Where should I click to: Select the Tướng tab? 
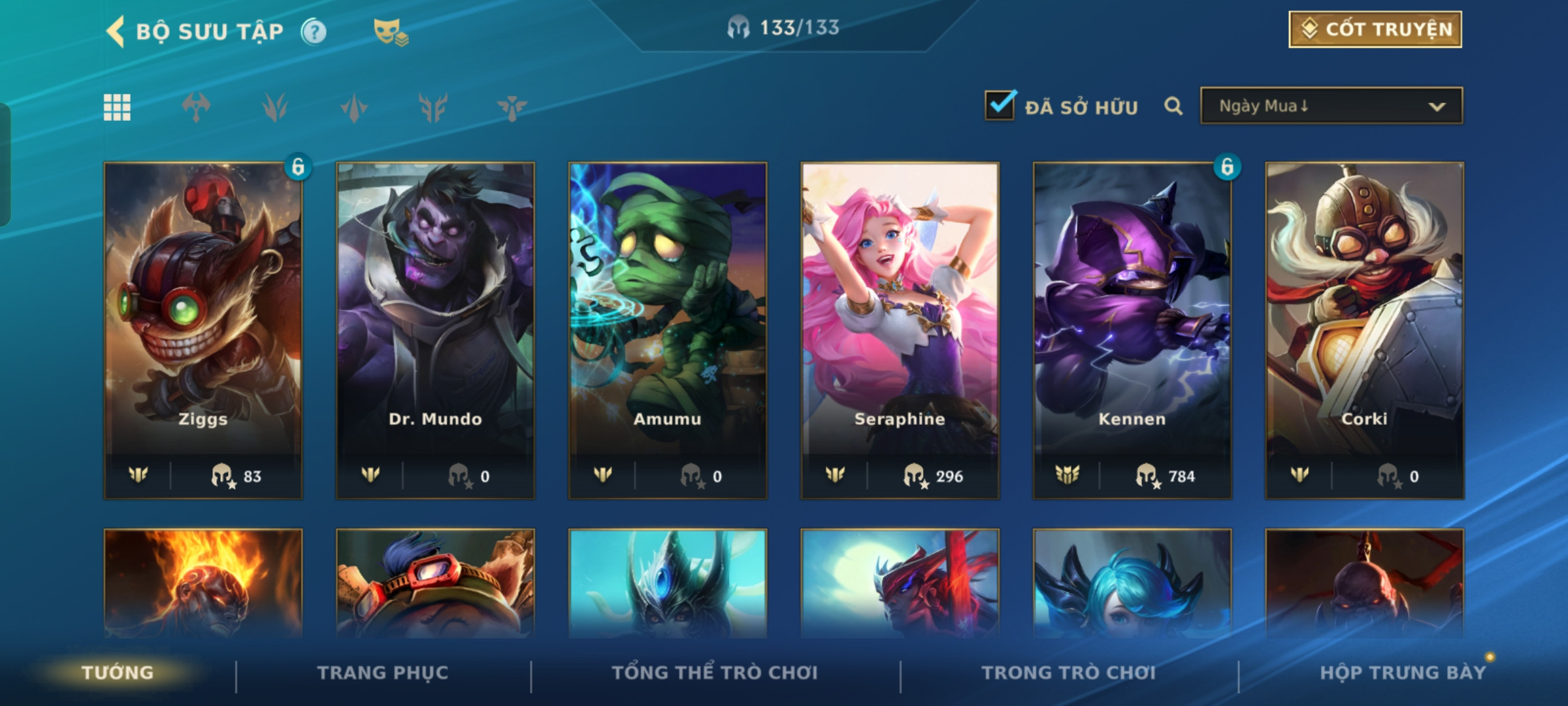click(x=118, y=673)
